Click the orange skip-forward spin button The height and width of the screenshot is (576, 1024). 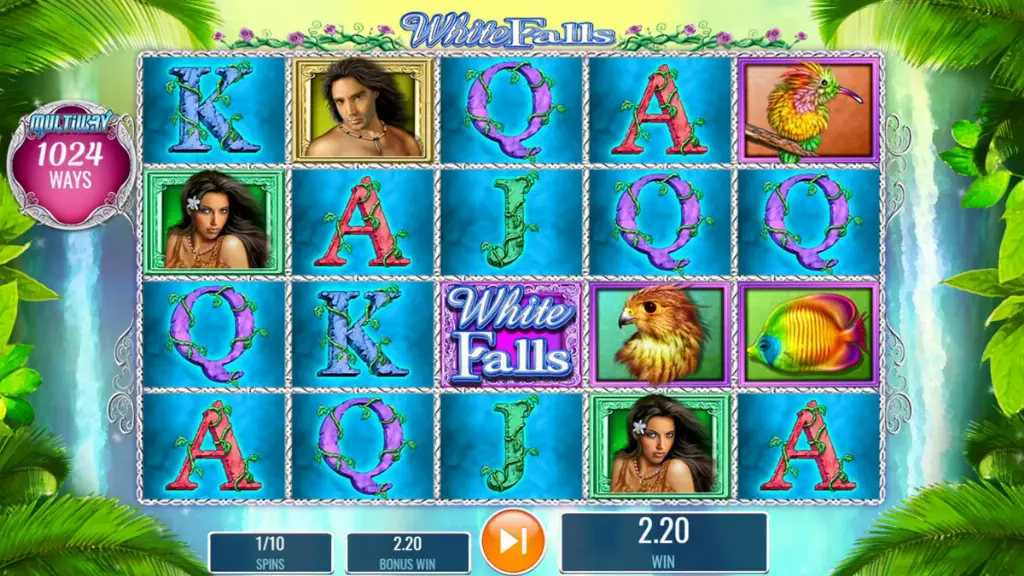coord(513,542)
